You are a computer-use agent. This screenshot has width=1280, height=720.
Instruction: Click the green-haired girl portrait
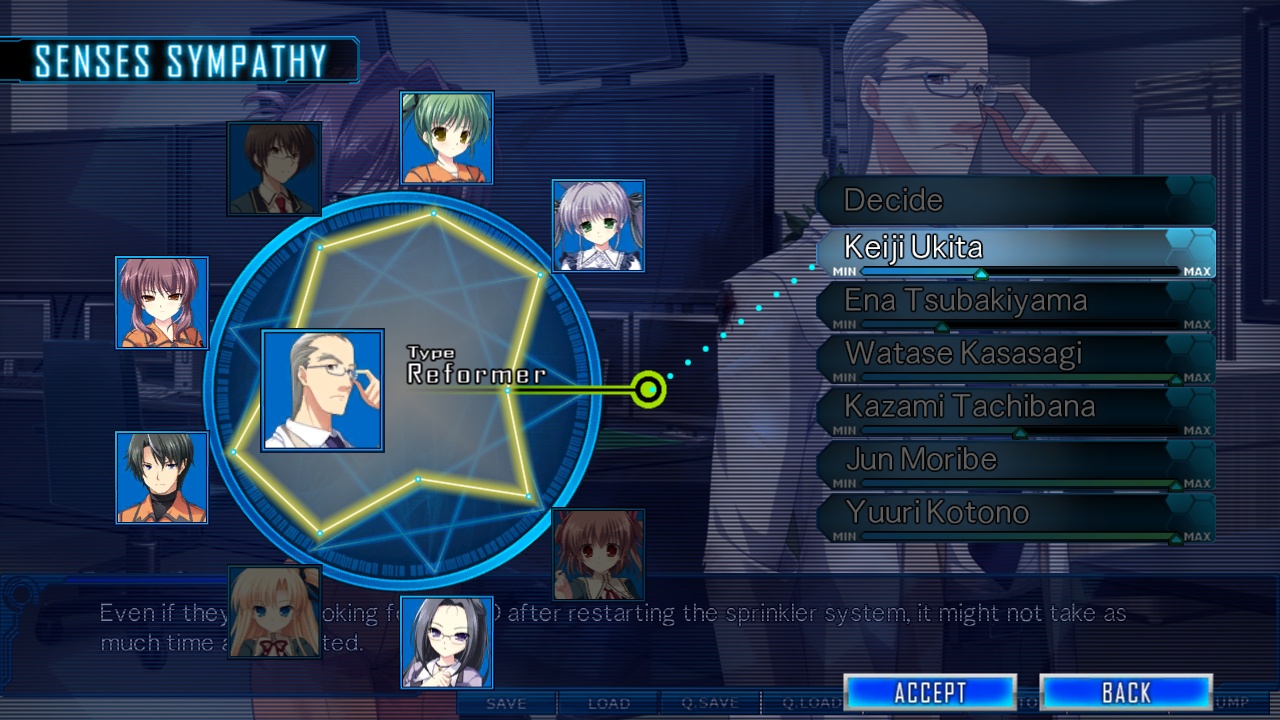[447, 138]
